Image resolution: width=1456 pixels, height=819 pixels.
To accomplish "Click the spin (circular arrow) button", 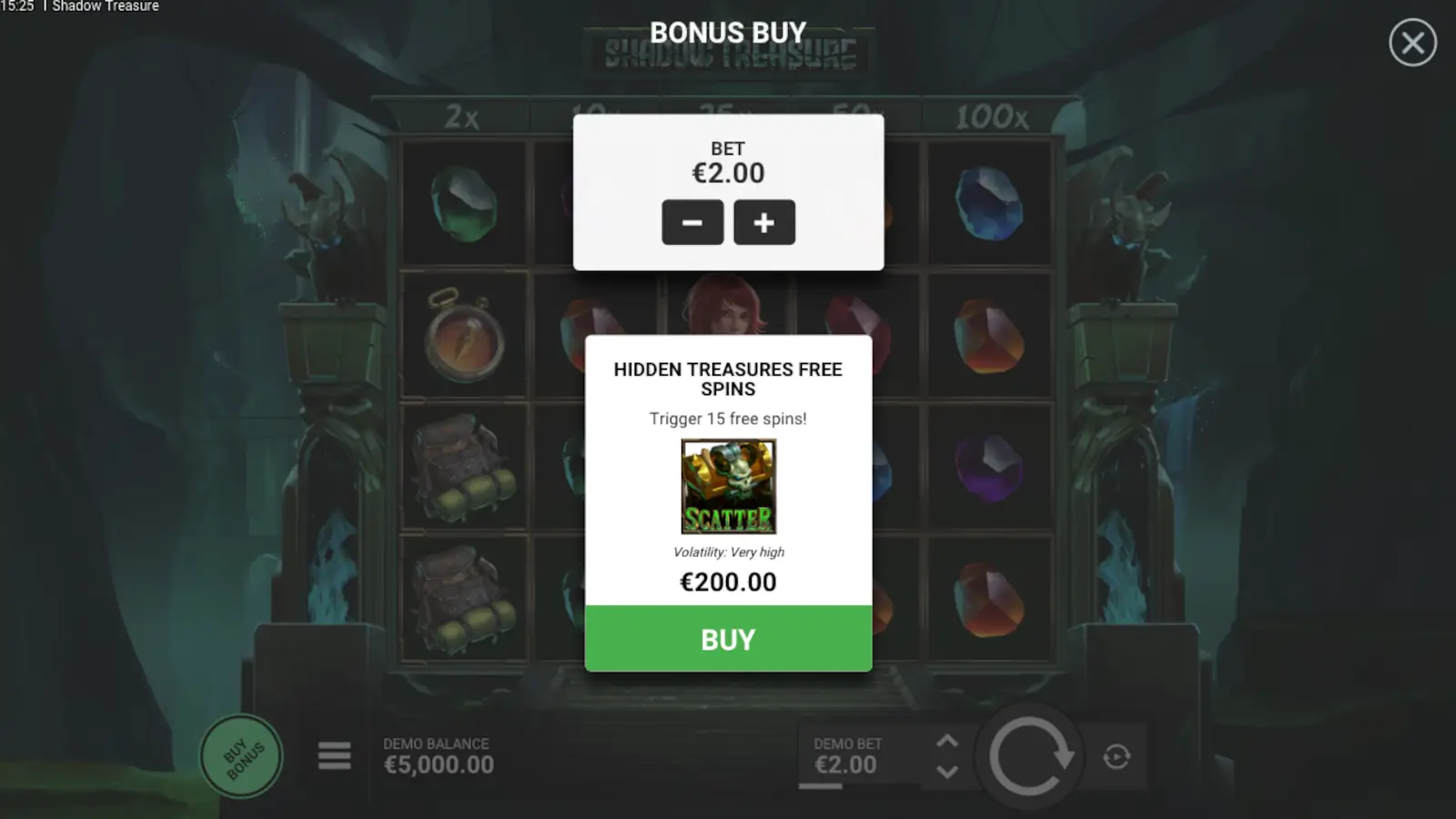I will [x=1030, y=756].
